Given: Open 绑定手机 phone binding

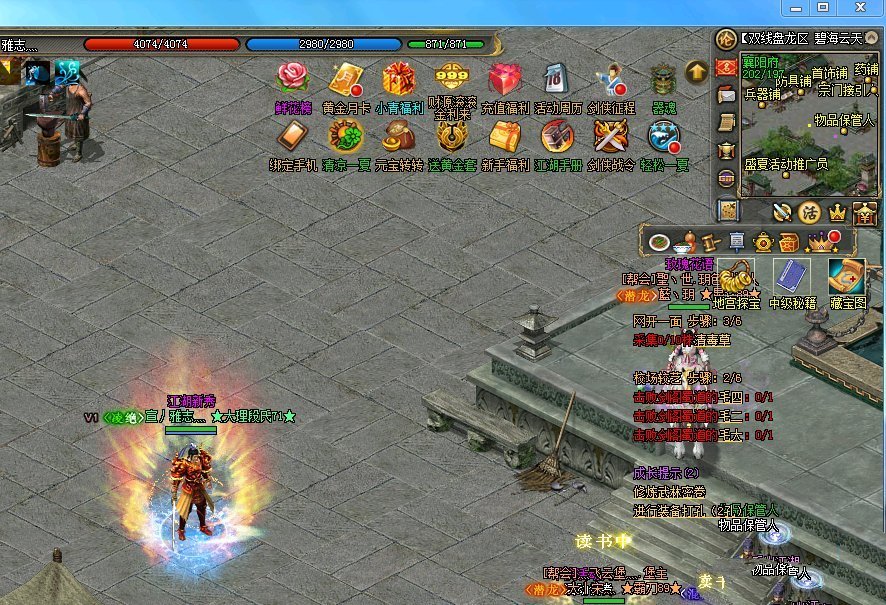Looking at the screenshot, I should (x=293, y=136).
